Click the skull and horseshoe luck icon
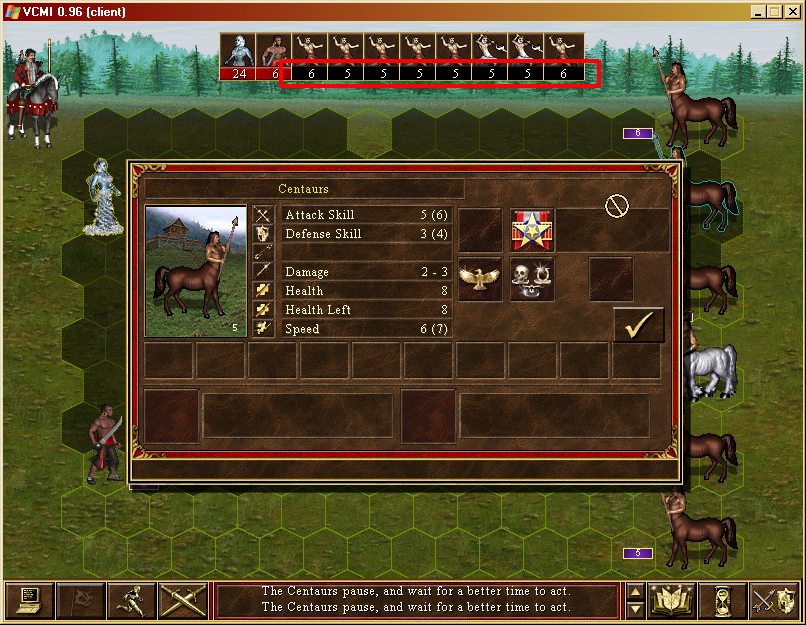 click(532, 279)
